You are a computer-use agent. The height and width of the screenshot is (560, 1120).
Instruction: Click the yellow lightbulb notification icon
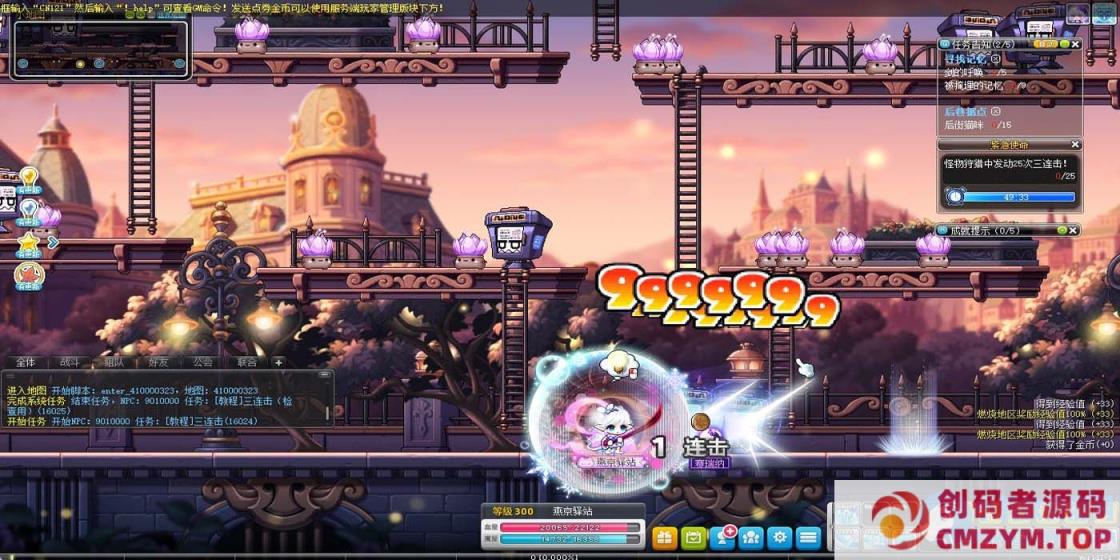pos(28,180)
